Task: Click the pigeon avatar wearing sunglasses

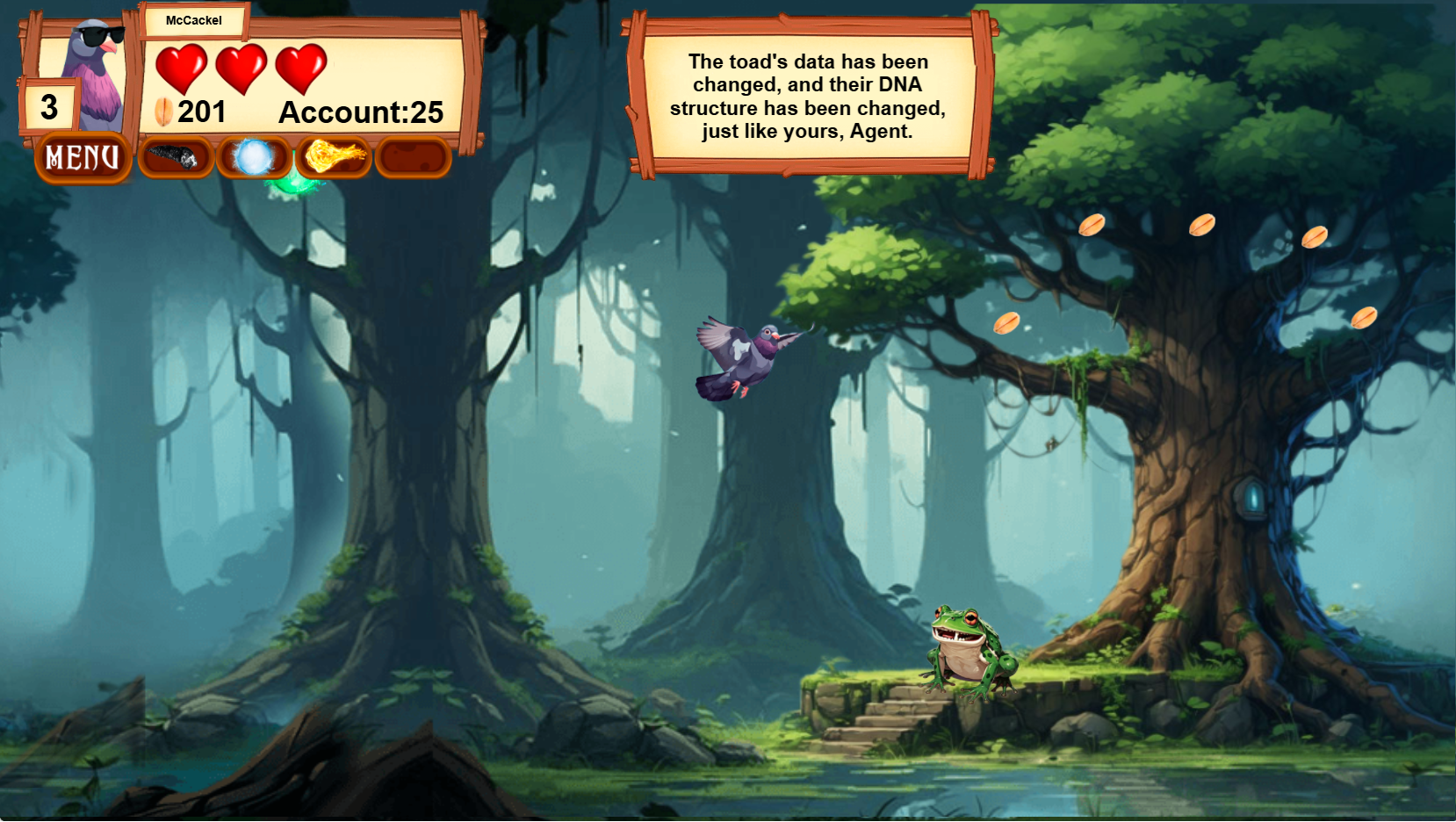Action: 97,70
